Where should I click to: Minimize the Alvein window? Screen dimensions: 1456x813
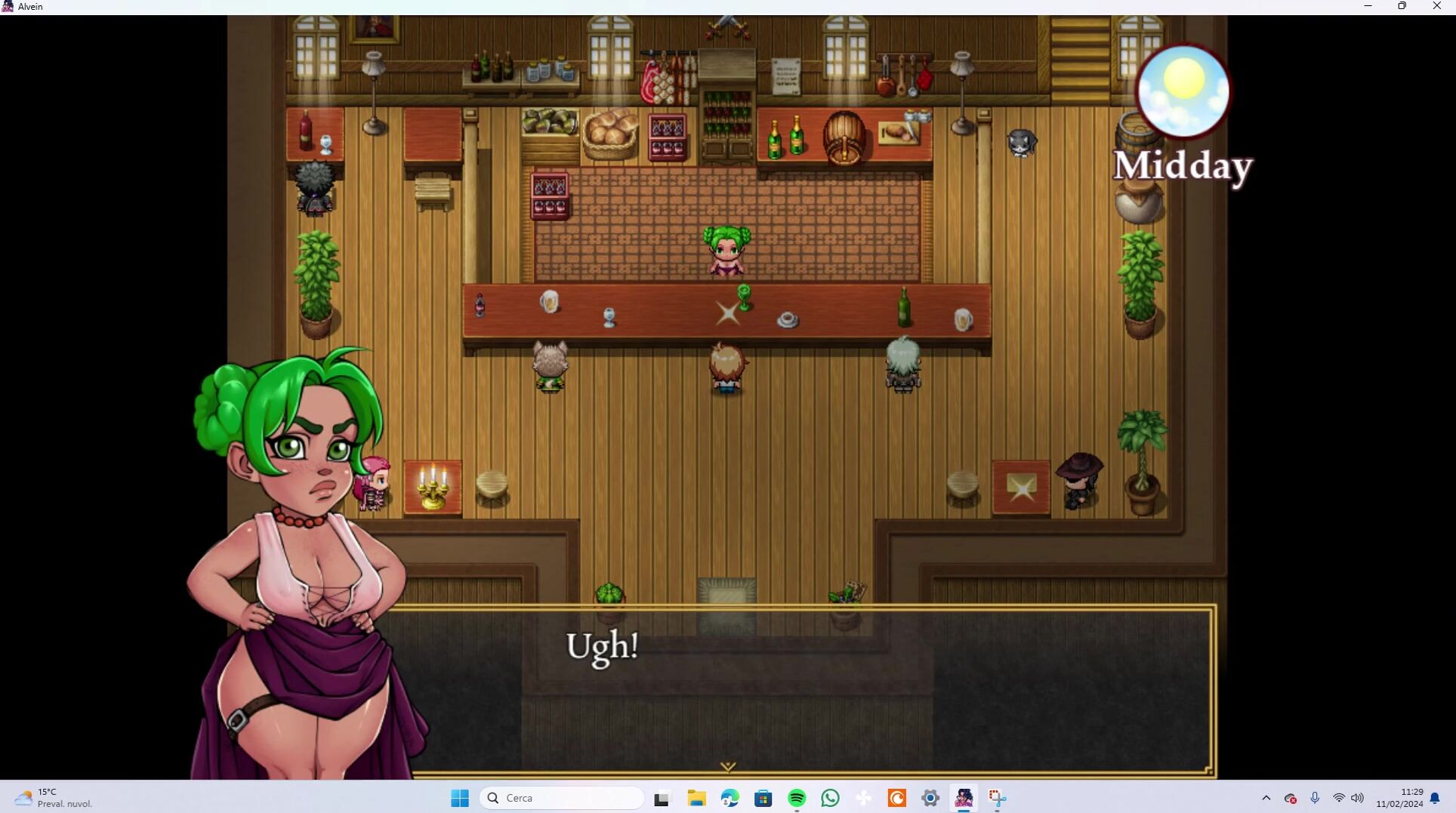(1368, 6)
